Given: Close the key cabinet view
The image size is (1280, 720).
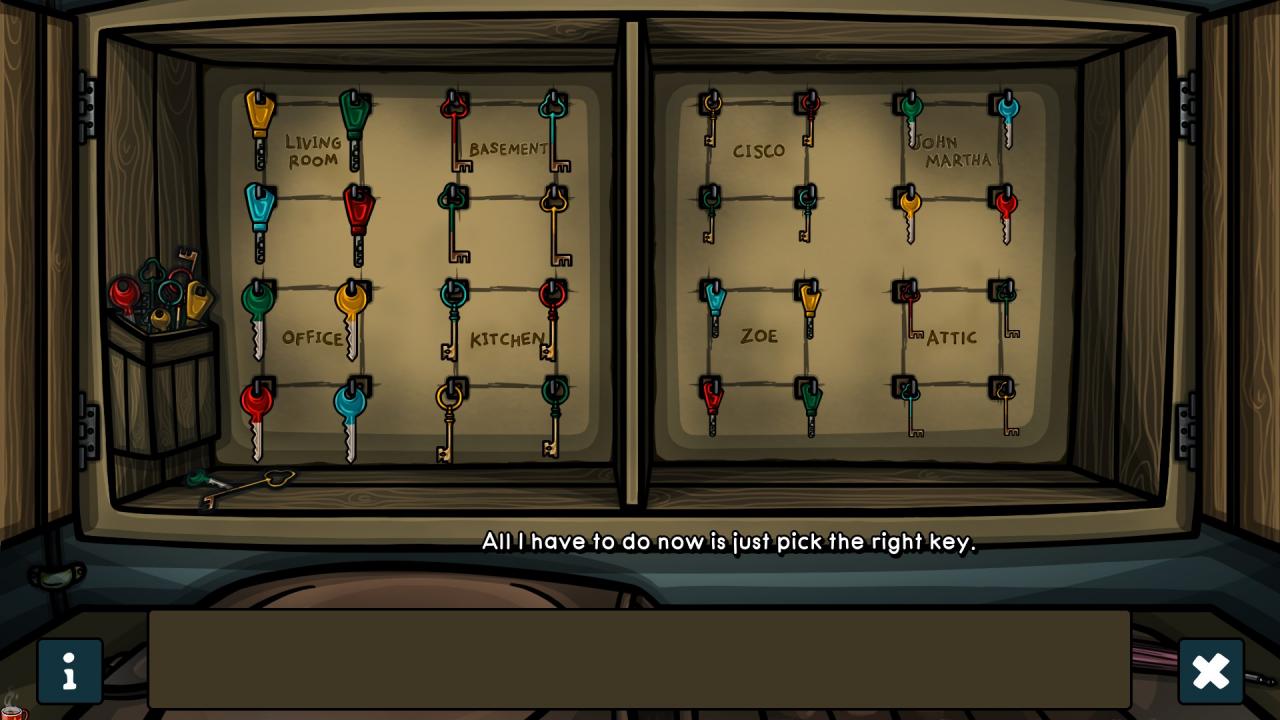Looking at the screenshot, I should [1210, 671].
